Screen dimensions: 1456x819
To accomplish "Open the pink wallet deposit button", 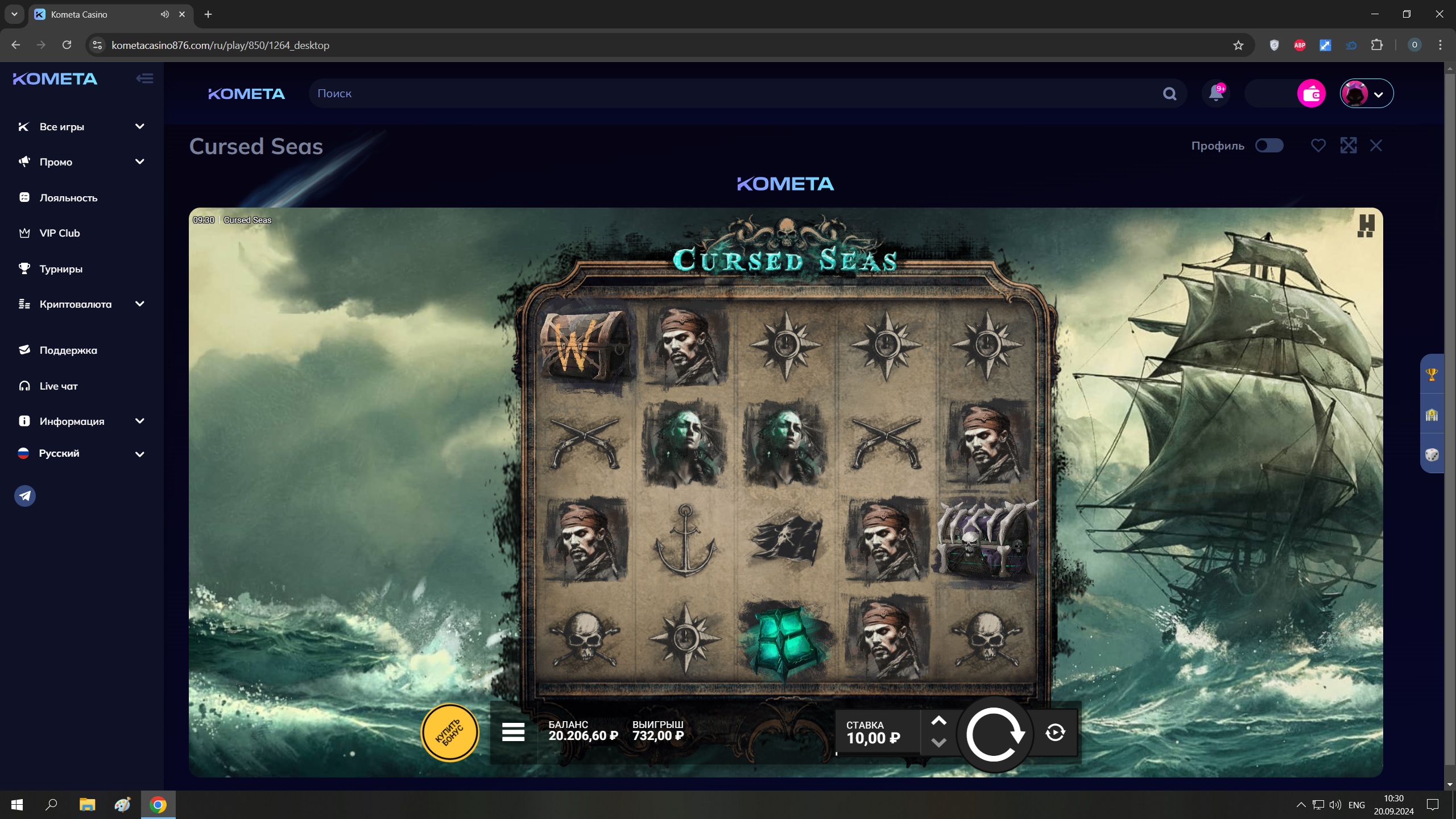I will pyautogui.click(x=1311, y=94).
